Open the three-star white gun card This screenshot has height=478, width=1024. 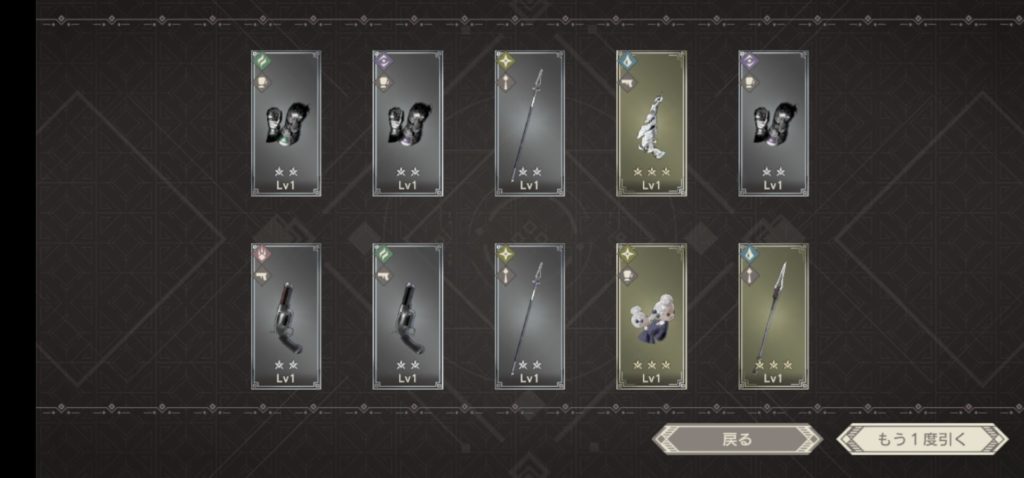pos(651,123)
